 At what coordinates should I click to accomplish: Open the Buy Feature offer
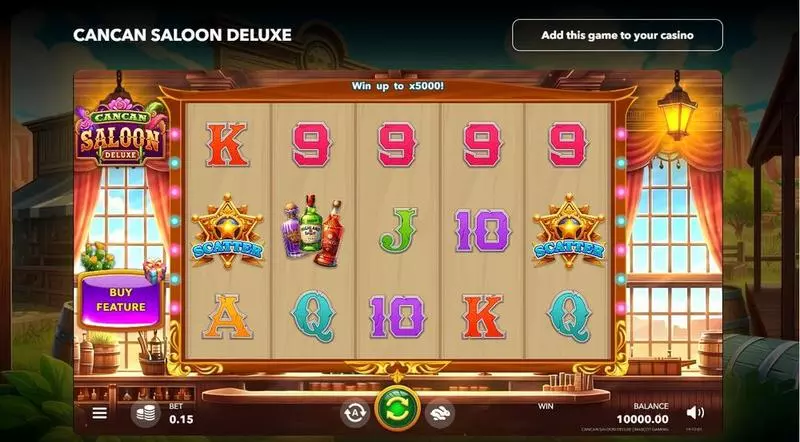pyautogui.click(x=121, y=299)
